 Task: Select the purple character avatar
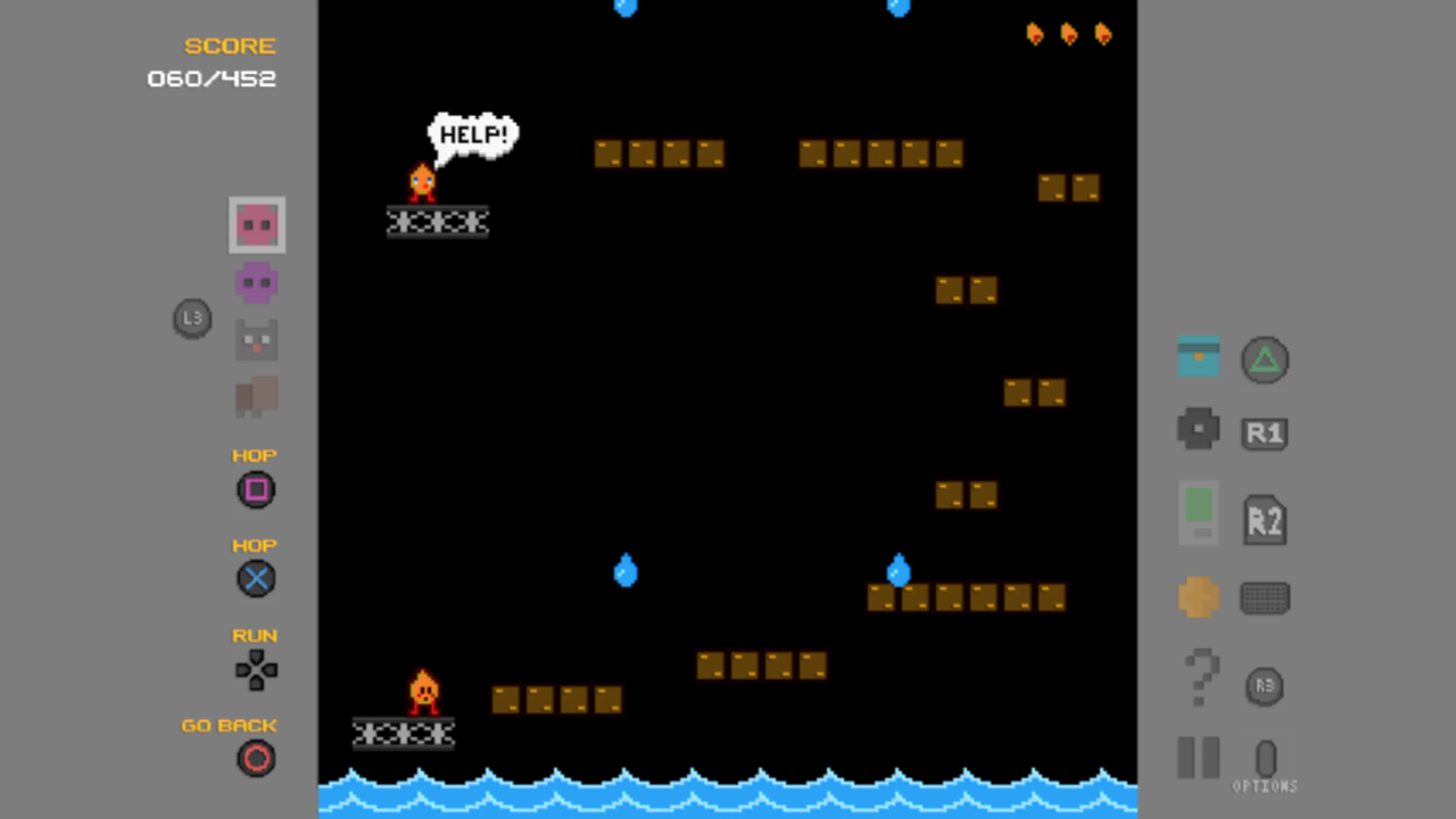pos(256,282)
